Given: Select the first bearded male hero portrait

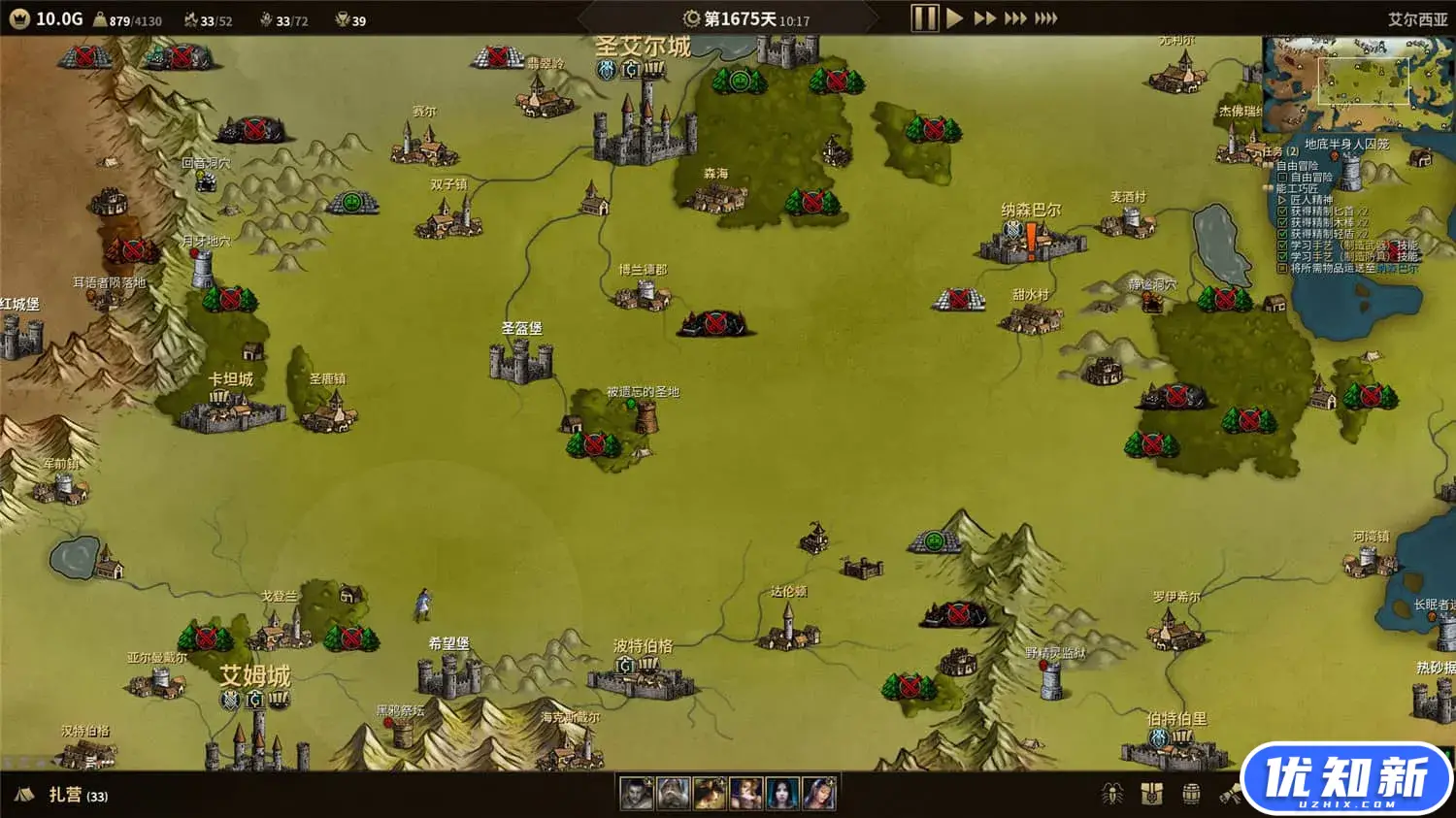Looking at the screenshot, I should [x=637, y=794].
